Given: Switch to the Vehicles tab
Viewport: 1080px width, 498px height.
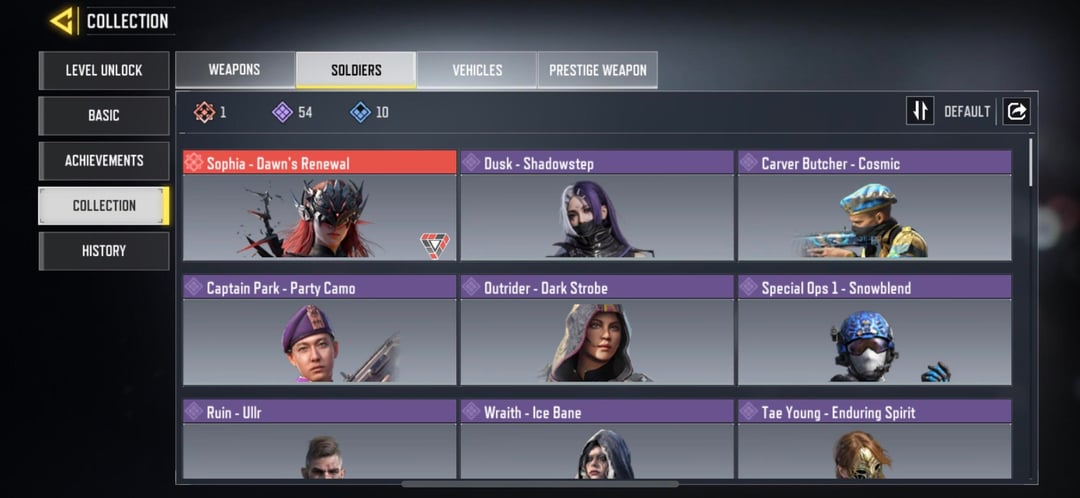Looking at the screenshot, I should [477, 70].
